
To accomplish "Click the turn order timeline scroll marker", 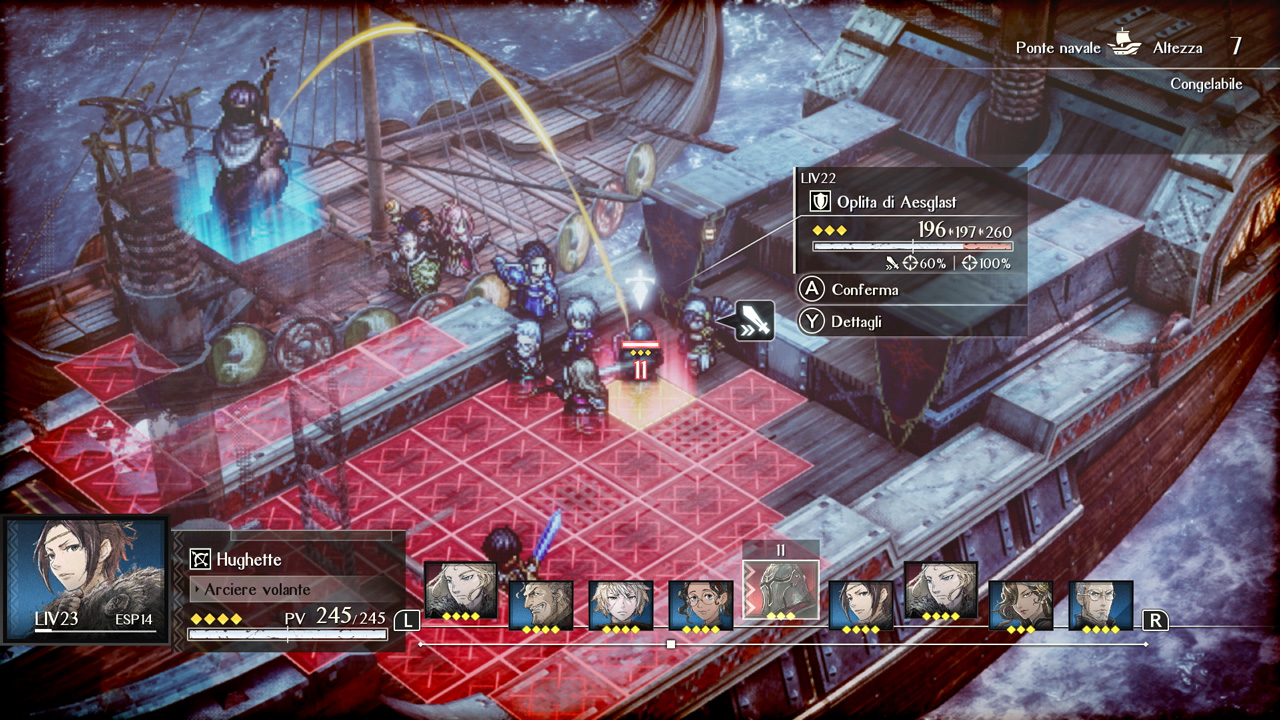I will [x=670, y=645].
